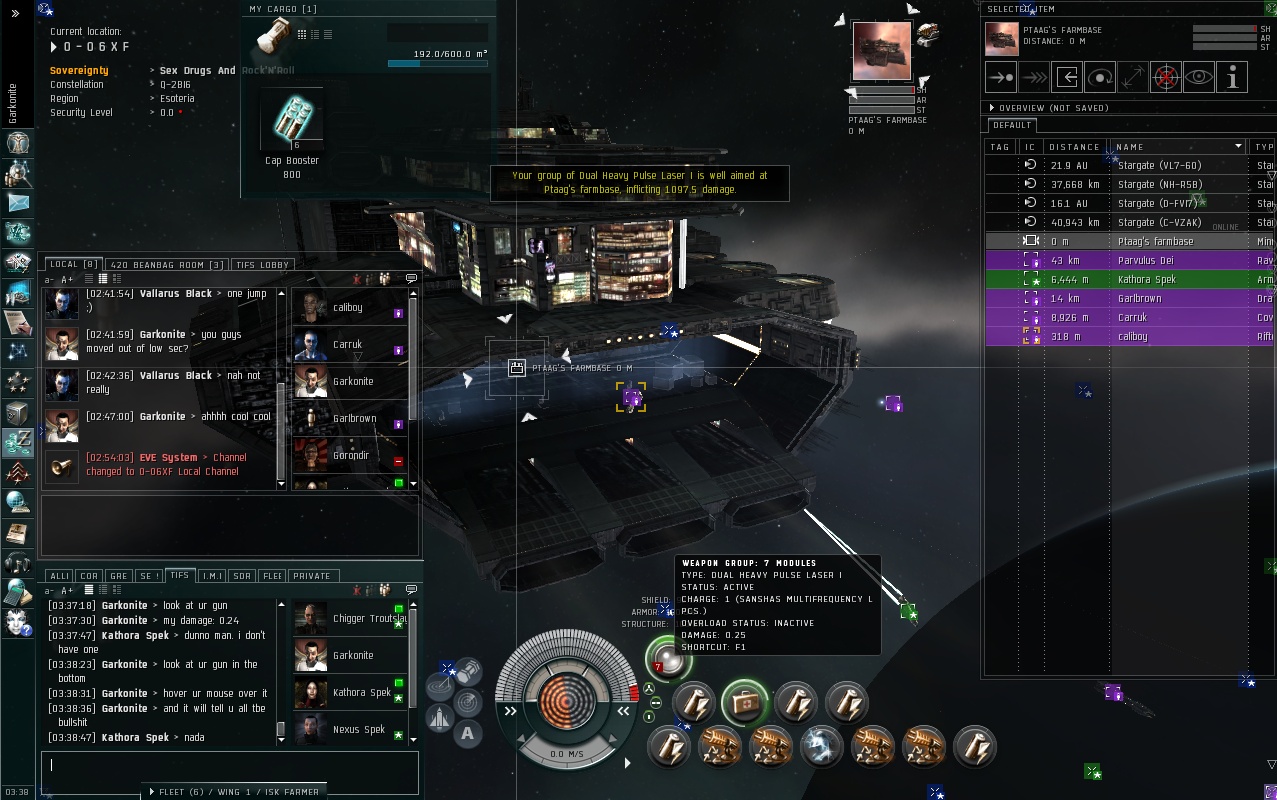Select Chigger Troutslap in the fleet chat list

pos(369,619)
